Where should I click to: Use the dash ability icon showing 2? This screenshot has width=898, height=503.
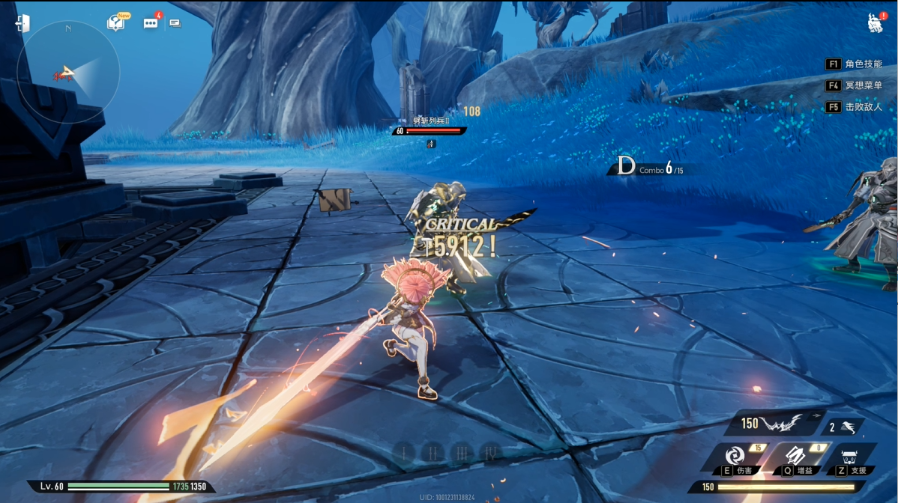click(x=846, y=427)
